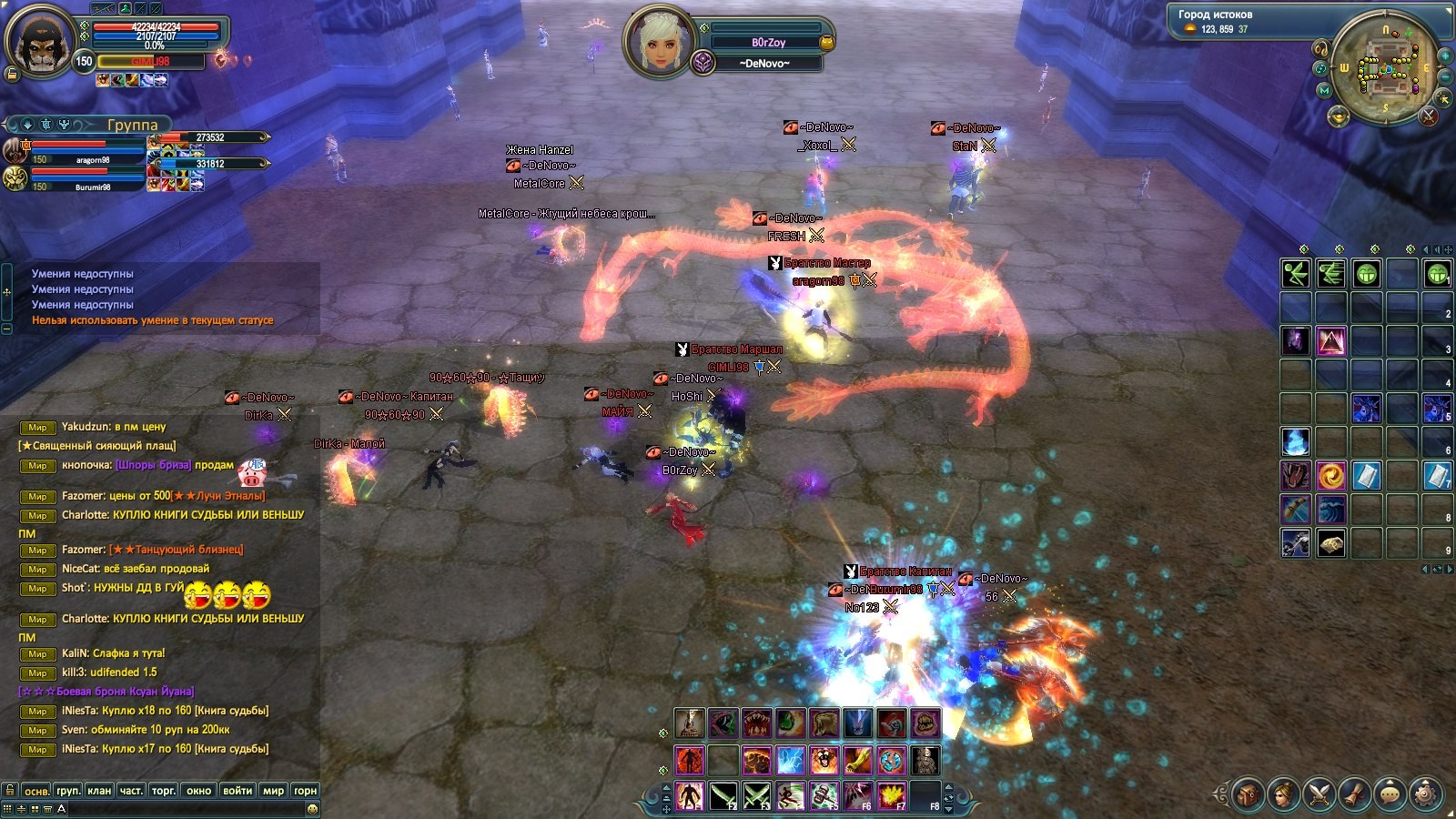Open the speech bubble social menu
This screenshot has height=819, width=1456.
[1390, 794]
